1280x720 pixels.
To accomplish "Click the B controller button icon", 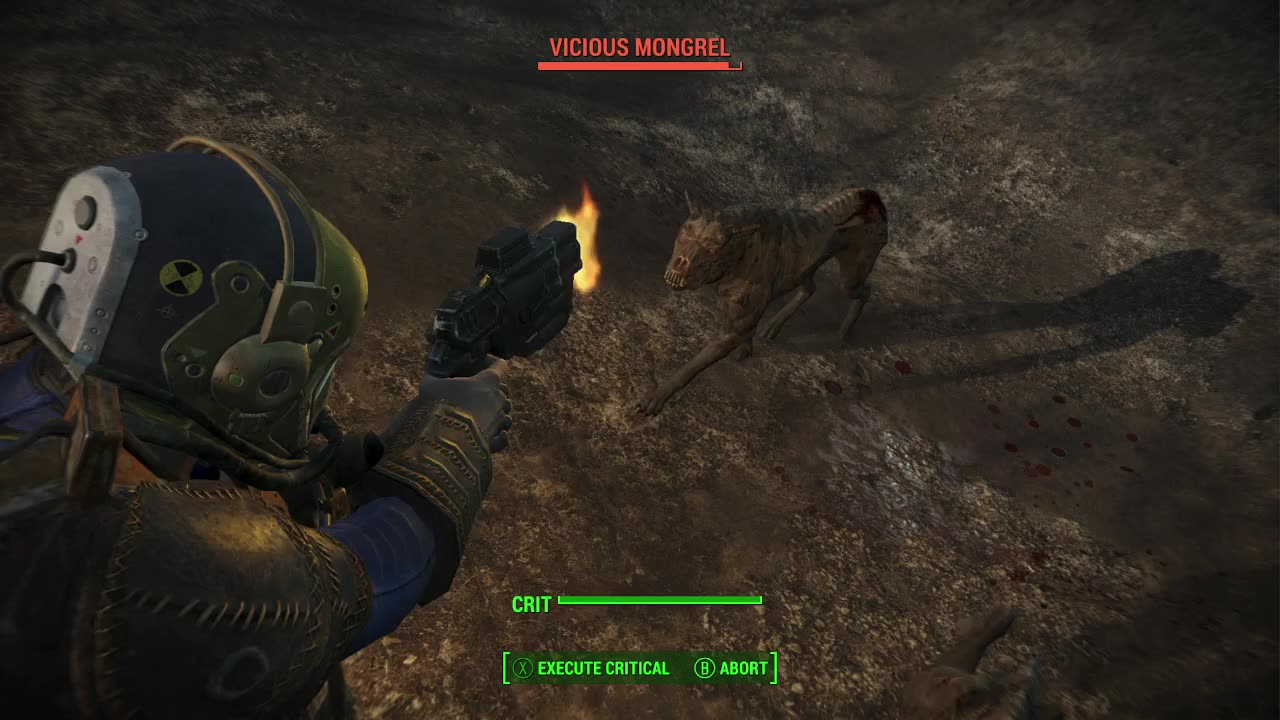I will point(705,667).
